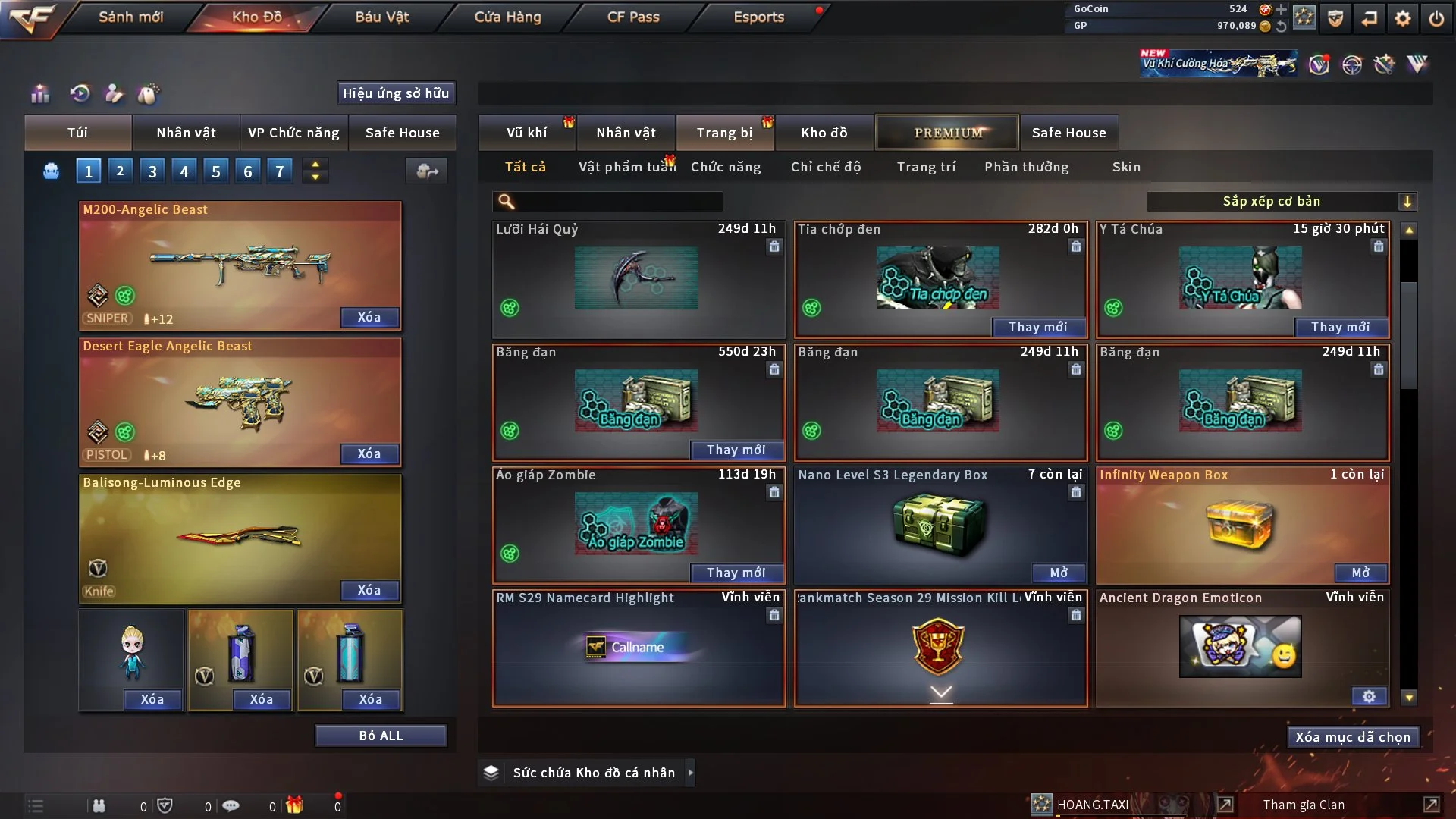Open the Sảnh mới lobby menu

(130, 17)
